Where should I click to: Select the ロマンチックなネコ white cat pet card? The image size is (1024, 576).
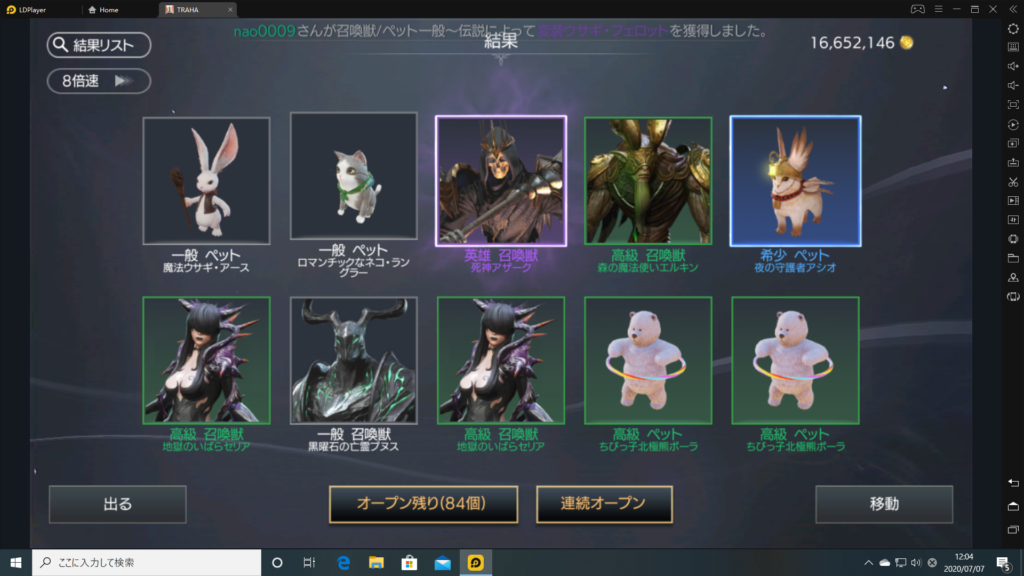353,176
